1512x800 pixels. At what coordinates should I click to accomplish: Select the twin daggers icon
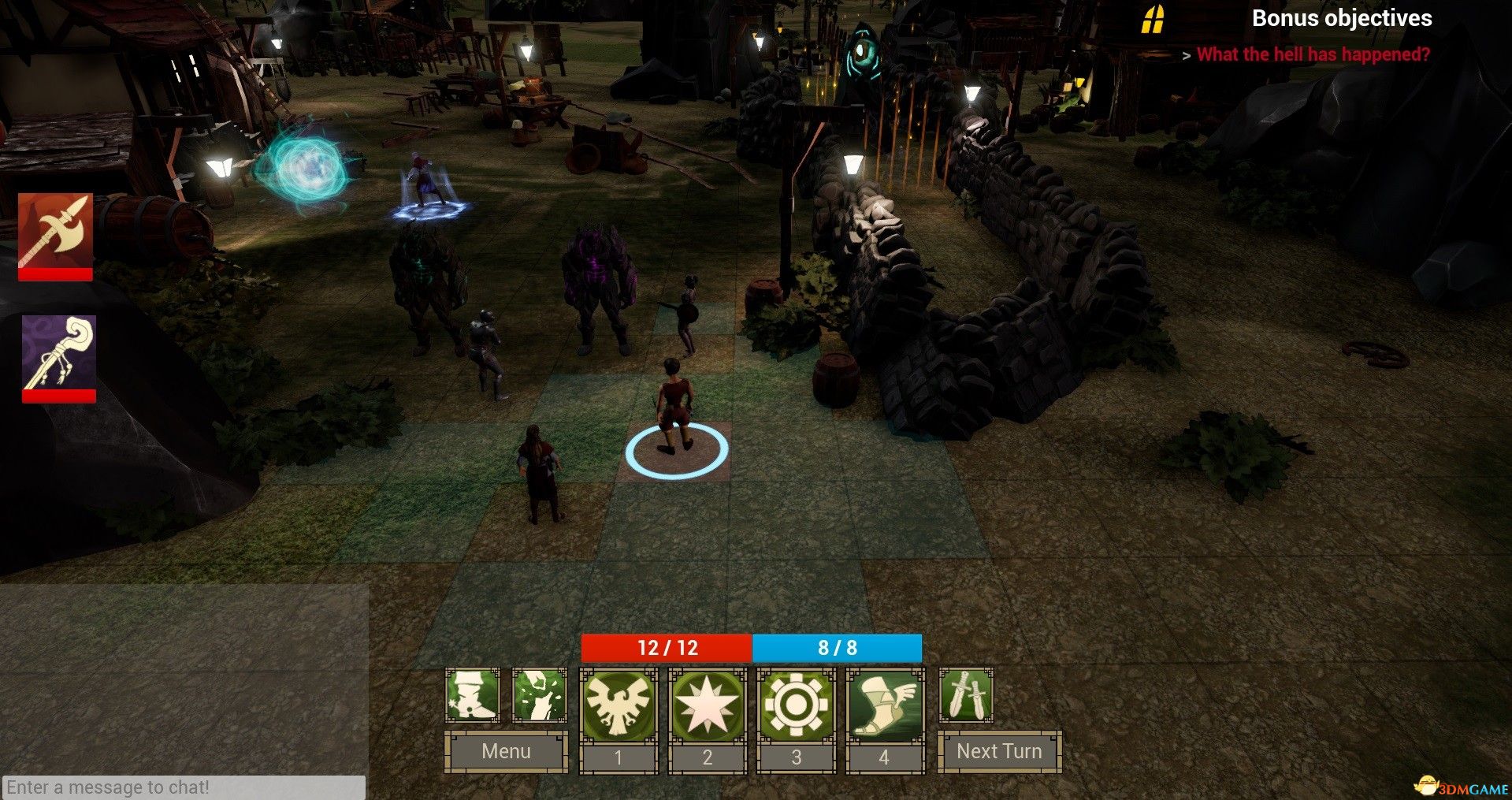click(x=966, y=695)
